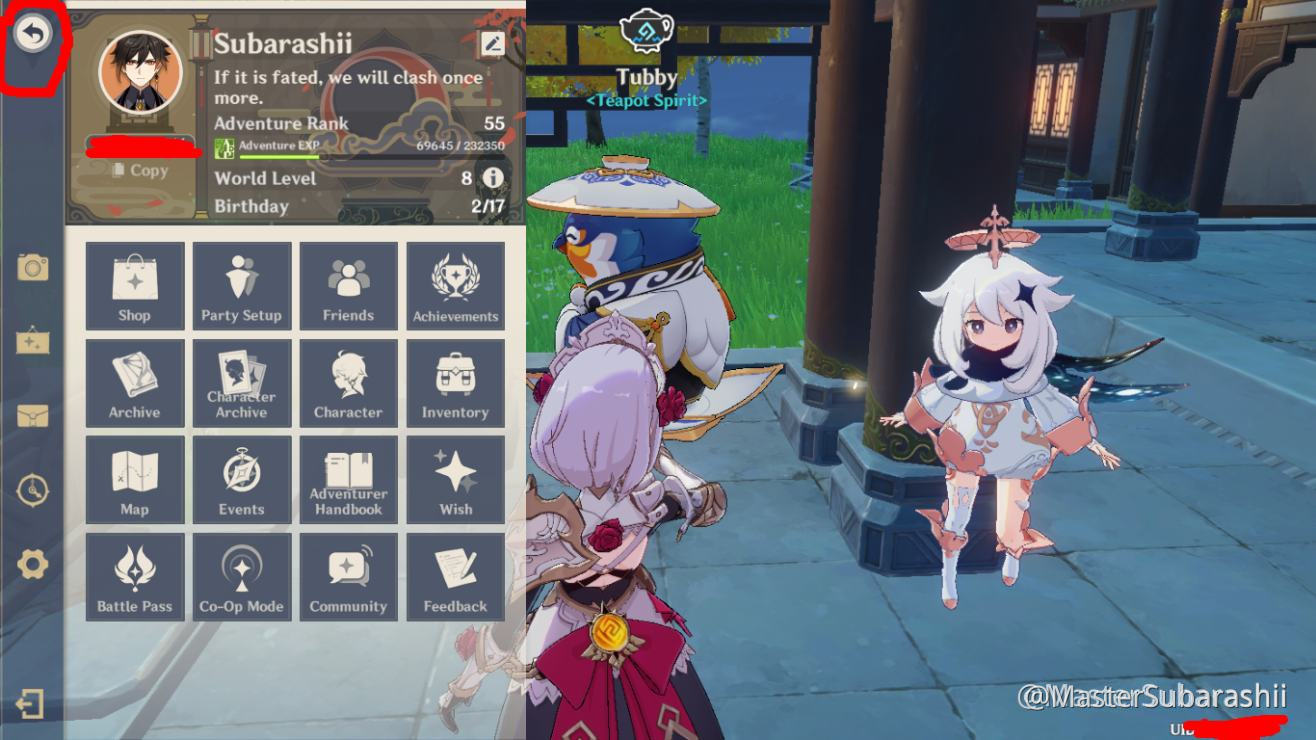This screenshot has width=1316, height=740.
Task: Open the Battle Pass
Action: (134, 576)
